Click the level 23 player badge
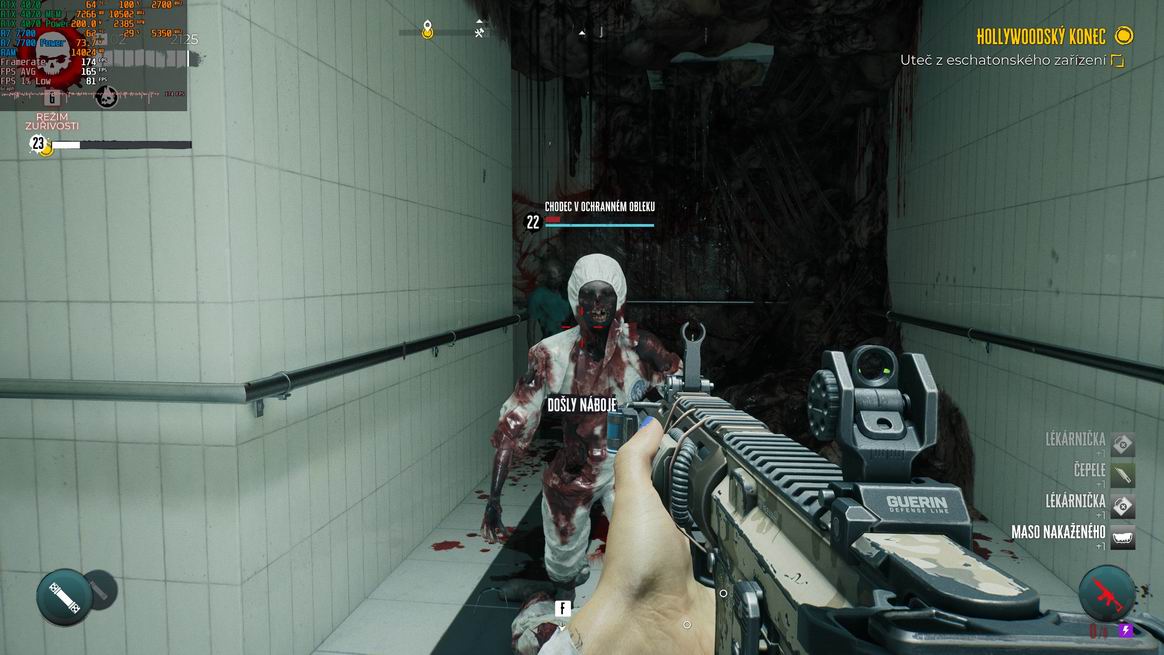Screen dimensions: 1164x655 39,144
